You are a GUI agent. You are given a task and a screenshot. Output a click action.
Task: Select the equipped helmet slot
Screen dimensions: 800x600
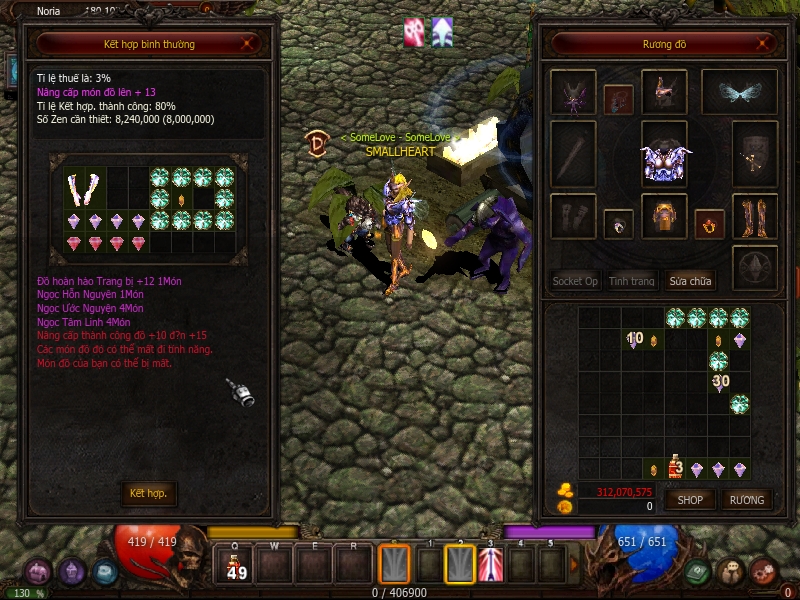click(x=664, y=92)
